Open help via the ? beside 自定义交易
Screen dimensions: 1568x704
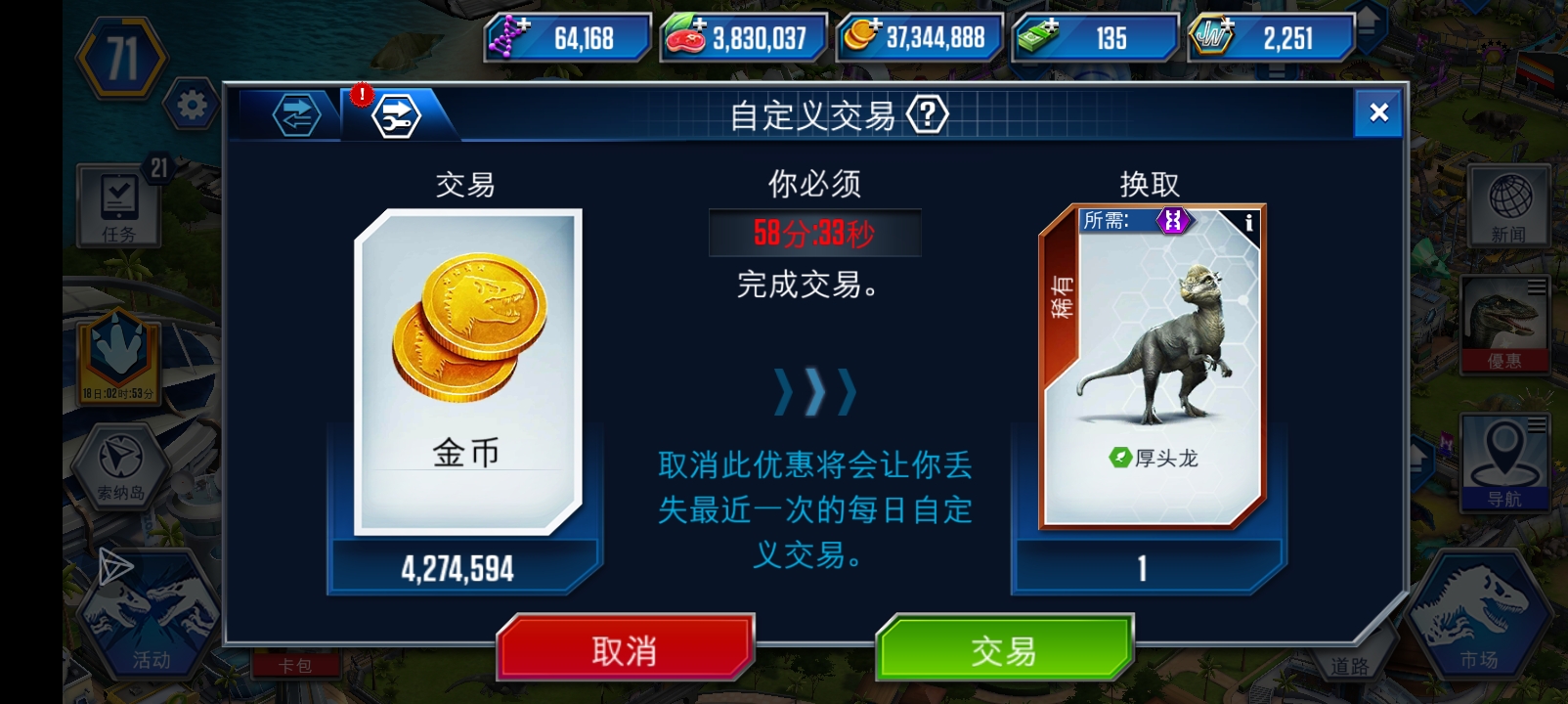click(x=929, y=114)
